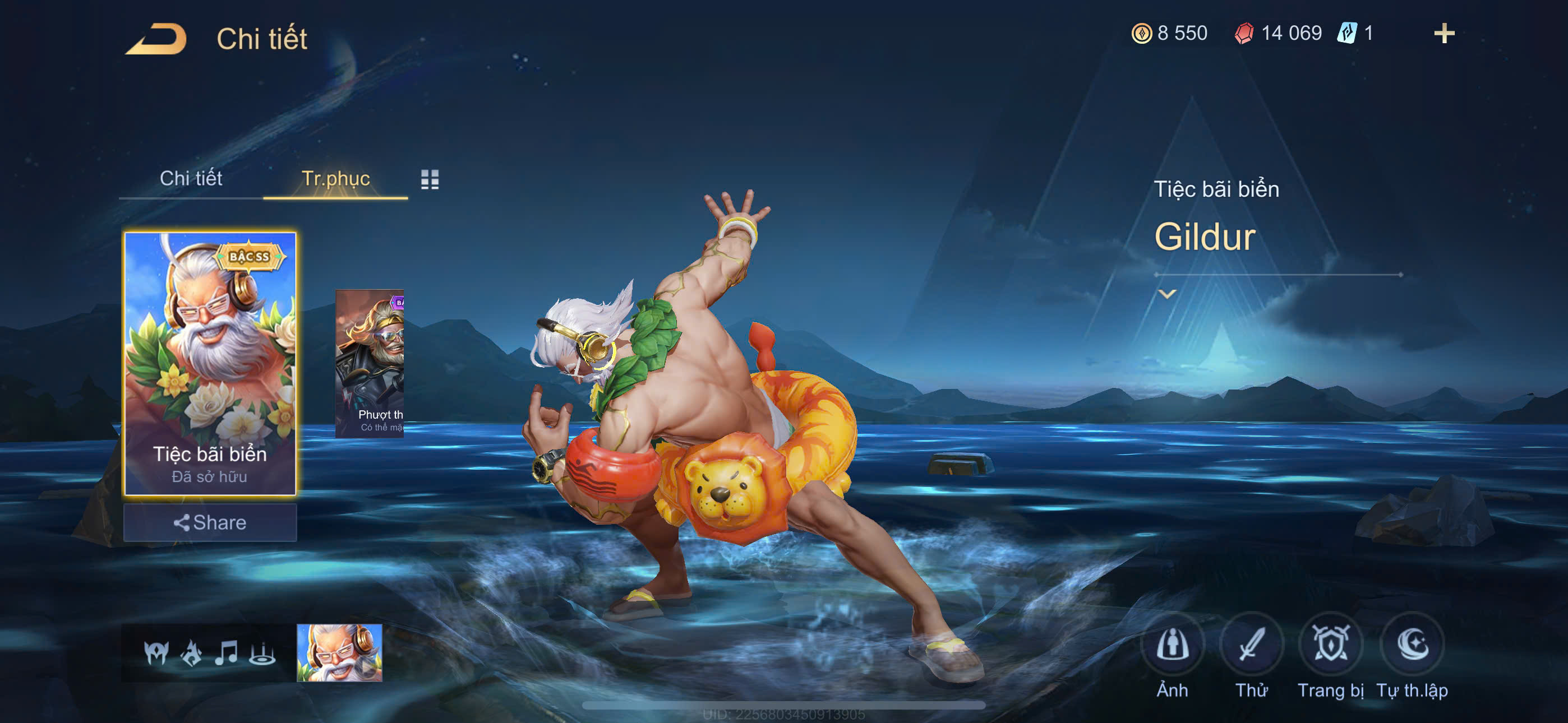
Task: Play the skin preview video thumbnail
Action: [340, 652]
